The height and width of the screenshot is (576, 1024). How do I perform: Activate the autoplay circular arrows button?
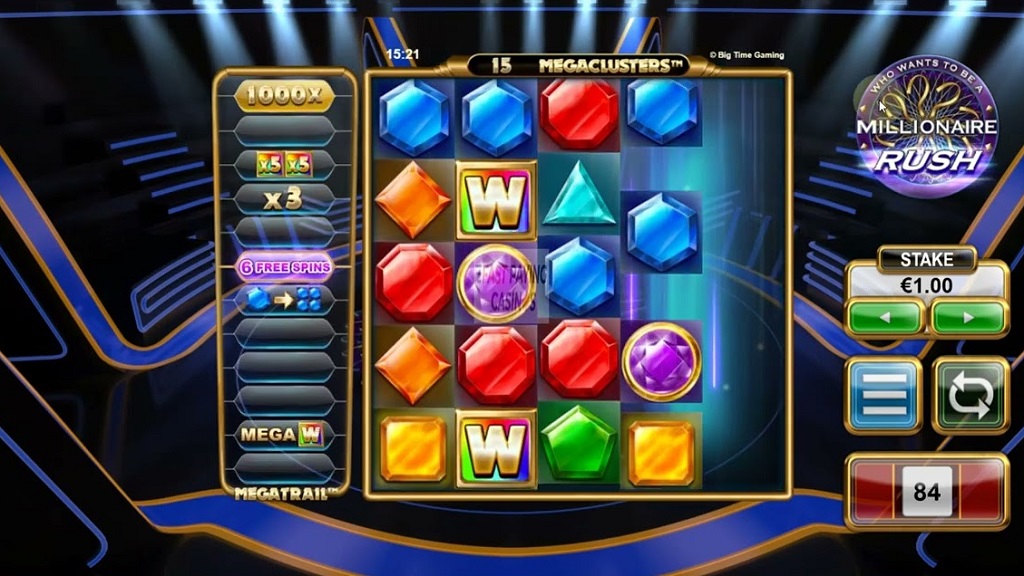[x=970, y=395]
